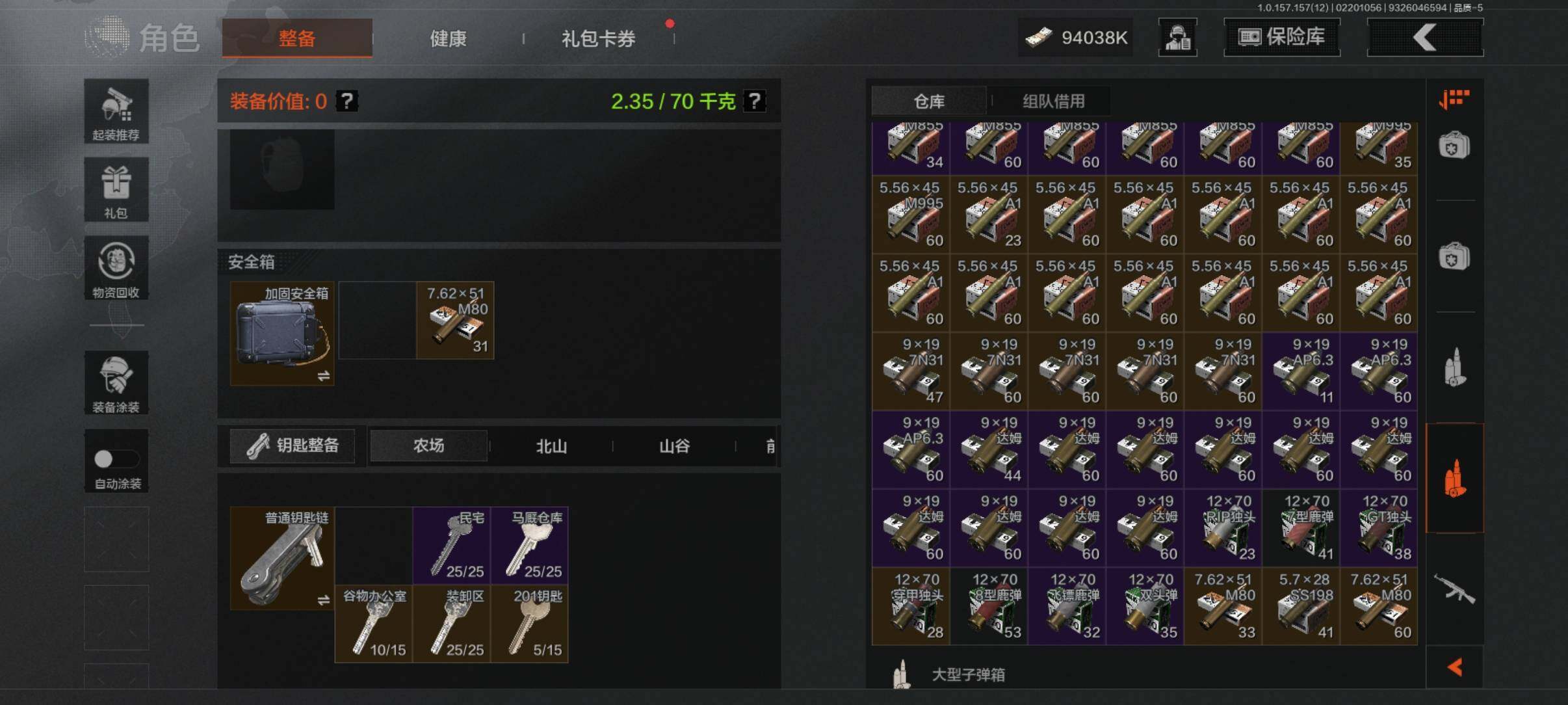Open the 礼包卡券 tab

(598, 38)
